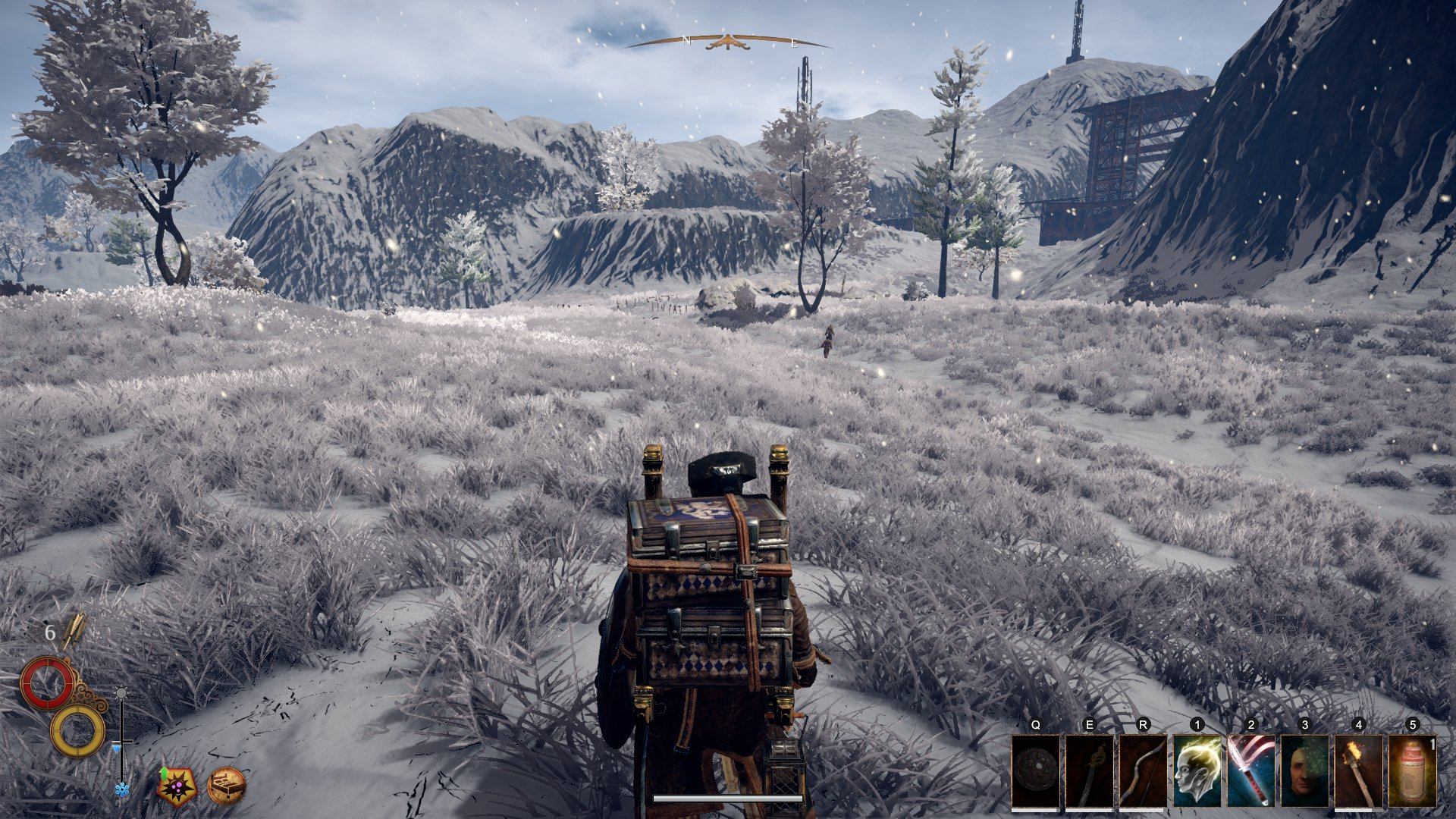Image resolution: width=1456 pixels, height=819 pixels.
Task: Click the green arrow buff above the pentagon icon
Action: coord(163,773)
